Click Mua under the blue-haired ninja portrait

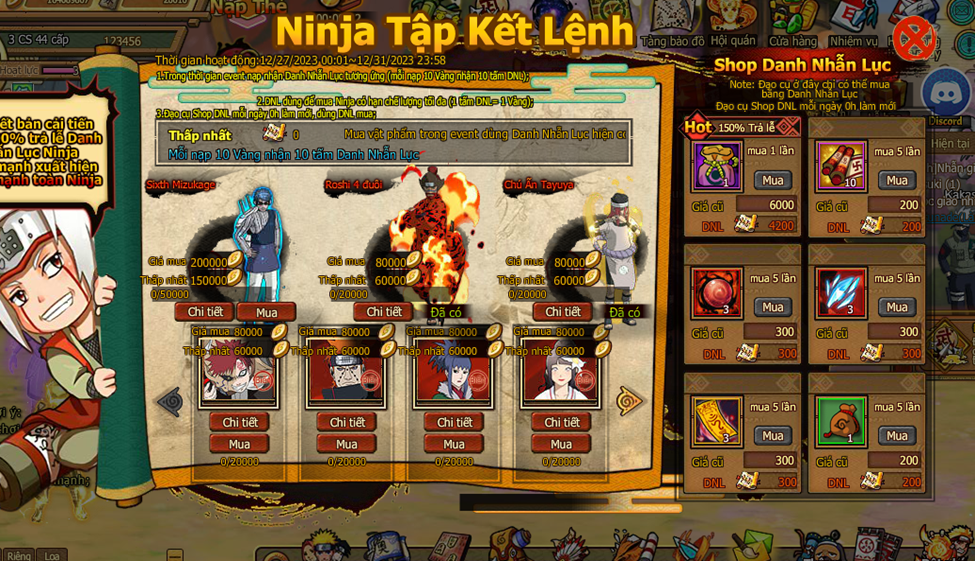pyautogui.click(x=454, y=444)
